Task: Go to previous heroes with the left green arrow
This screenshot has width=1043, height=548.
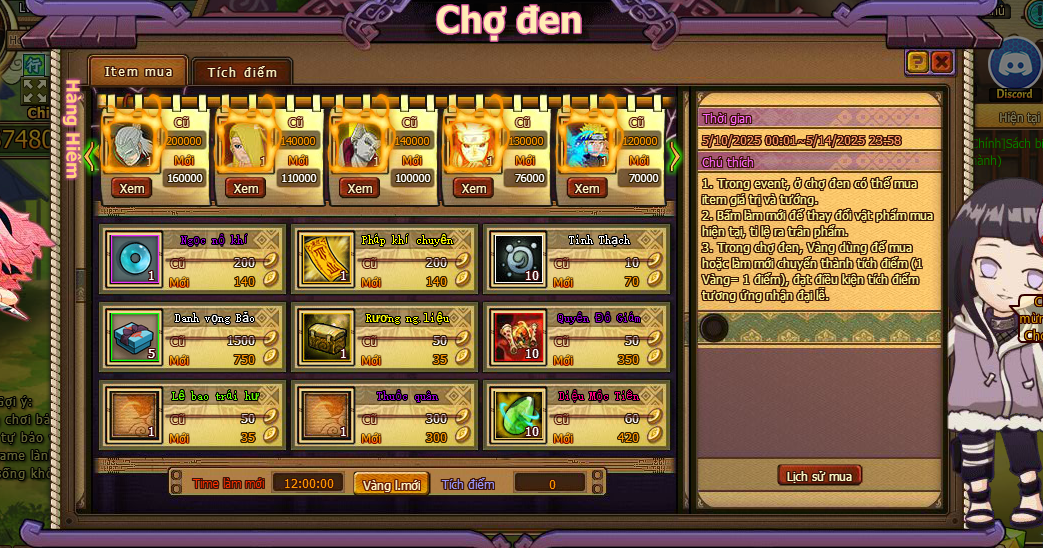Action: click(x=89, y=155)
